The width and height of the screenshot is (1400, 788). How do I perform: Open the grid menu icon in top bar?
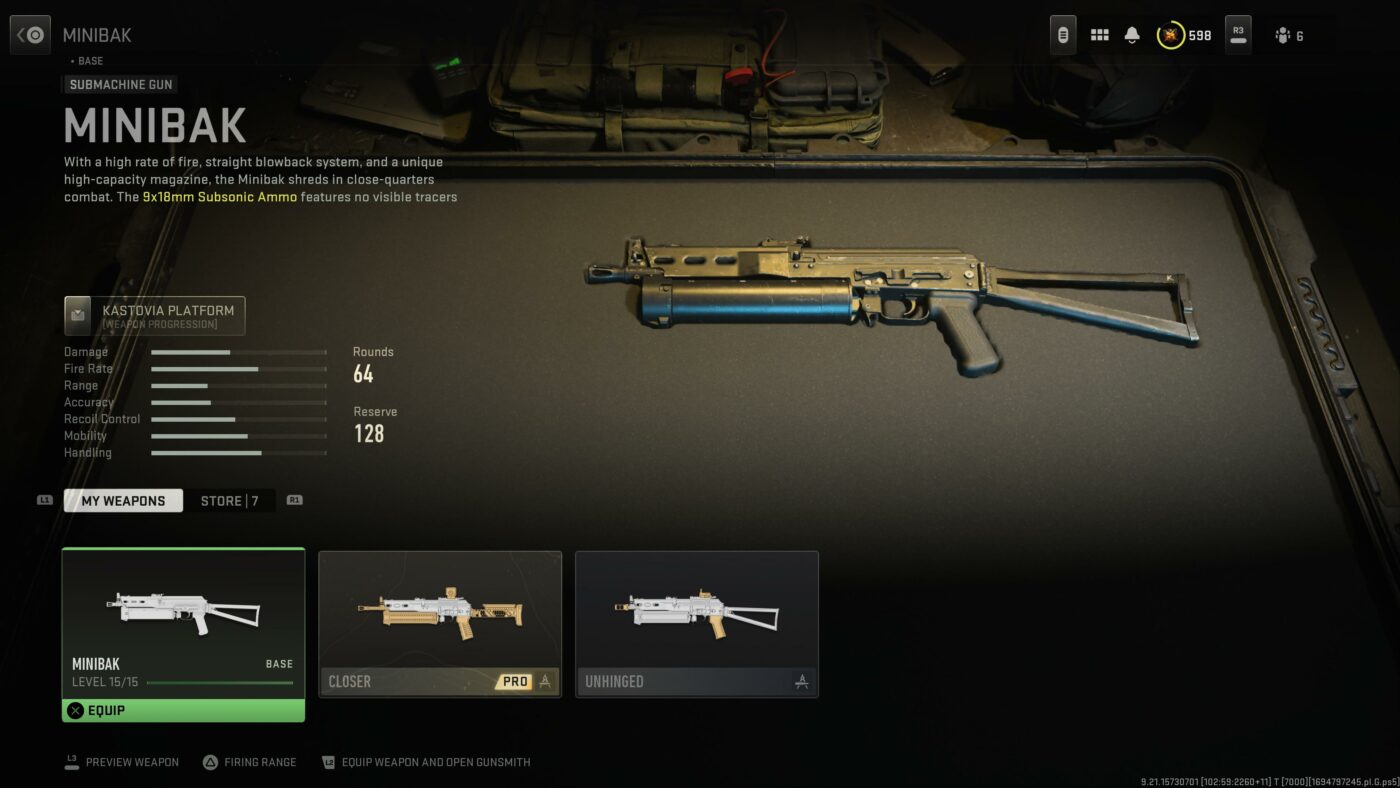(1098, 34)
